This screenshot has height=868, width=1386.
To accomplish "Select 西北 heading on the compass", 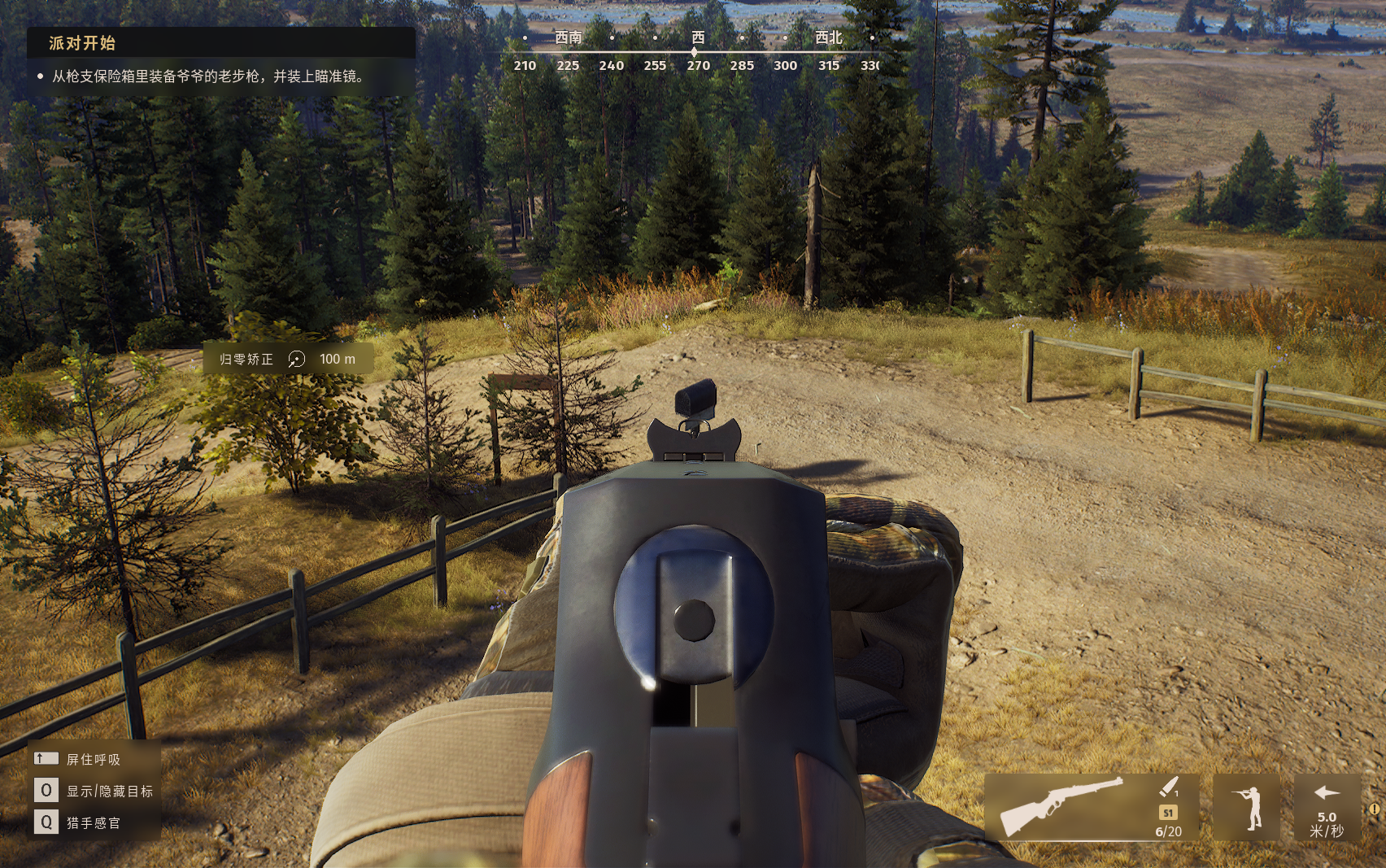I will pyautogui.click(x=827, y=37).
